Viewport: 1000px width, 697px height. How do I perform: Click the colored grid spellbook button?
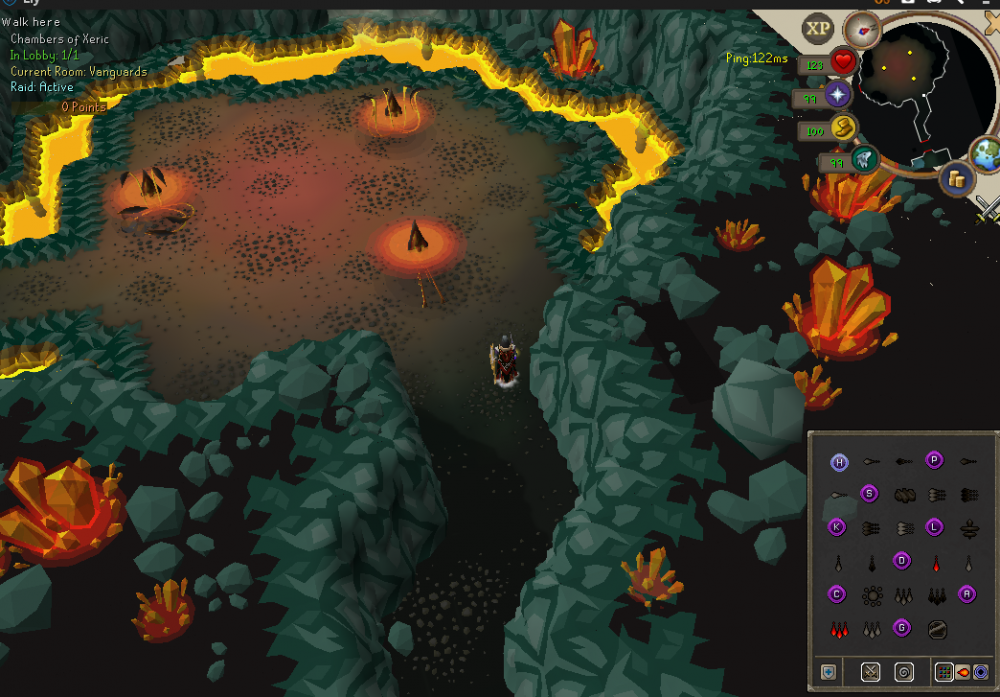943,672
